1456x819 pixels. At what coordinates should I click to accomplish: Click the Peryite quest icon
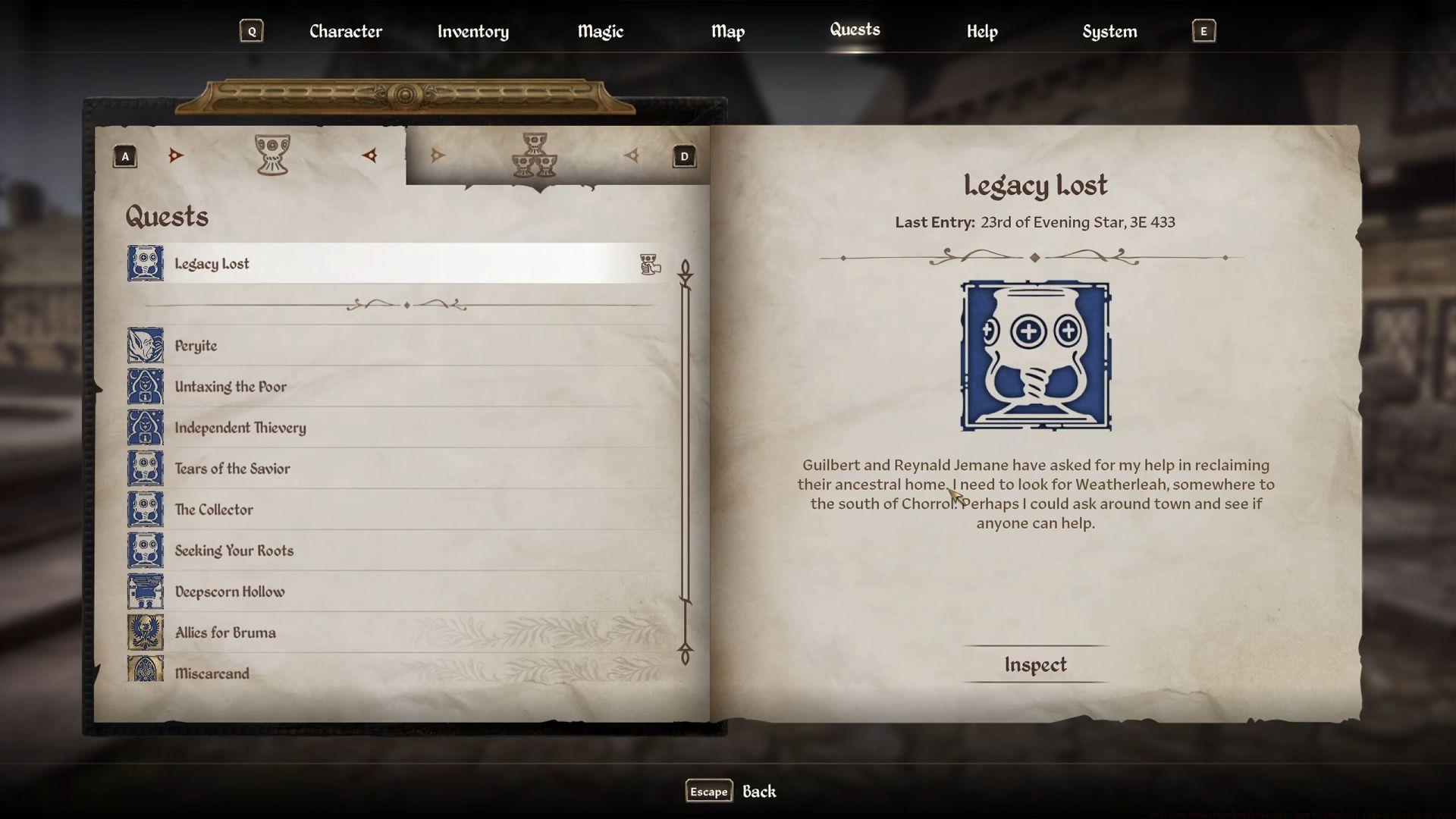[145, 345]
